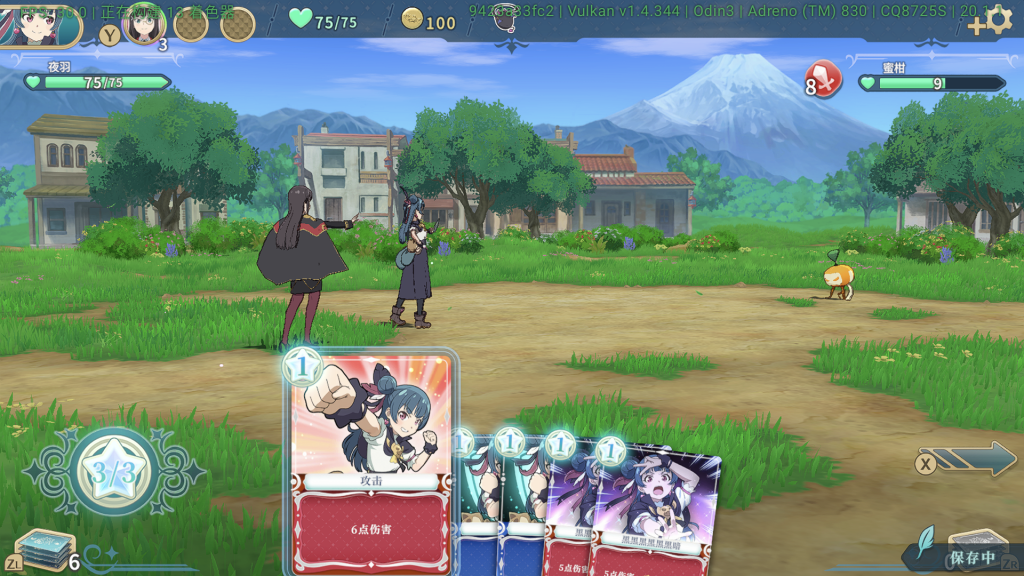Open the draw pile deck
The image size is (1024, 576).
[x=44, y=549]
